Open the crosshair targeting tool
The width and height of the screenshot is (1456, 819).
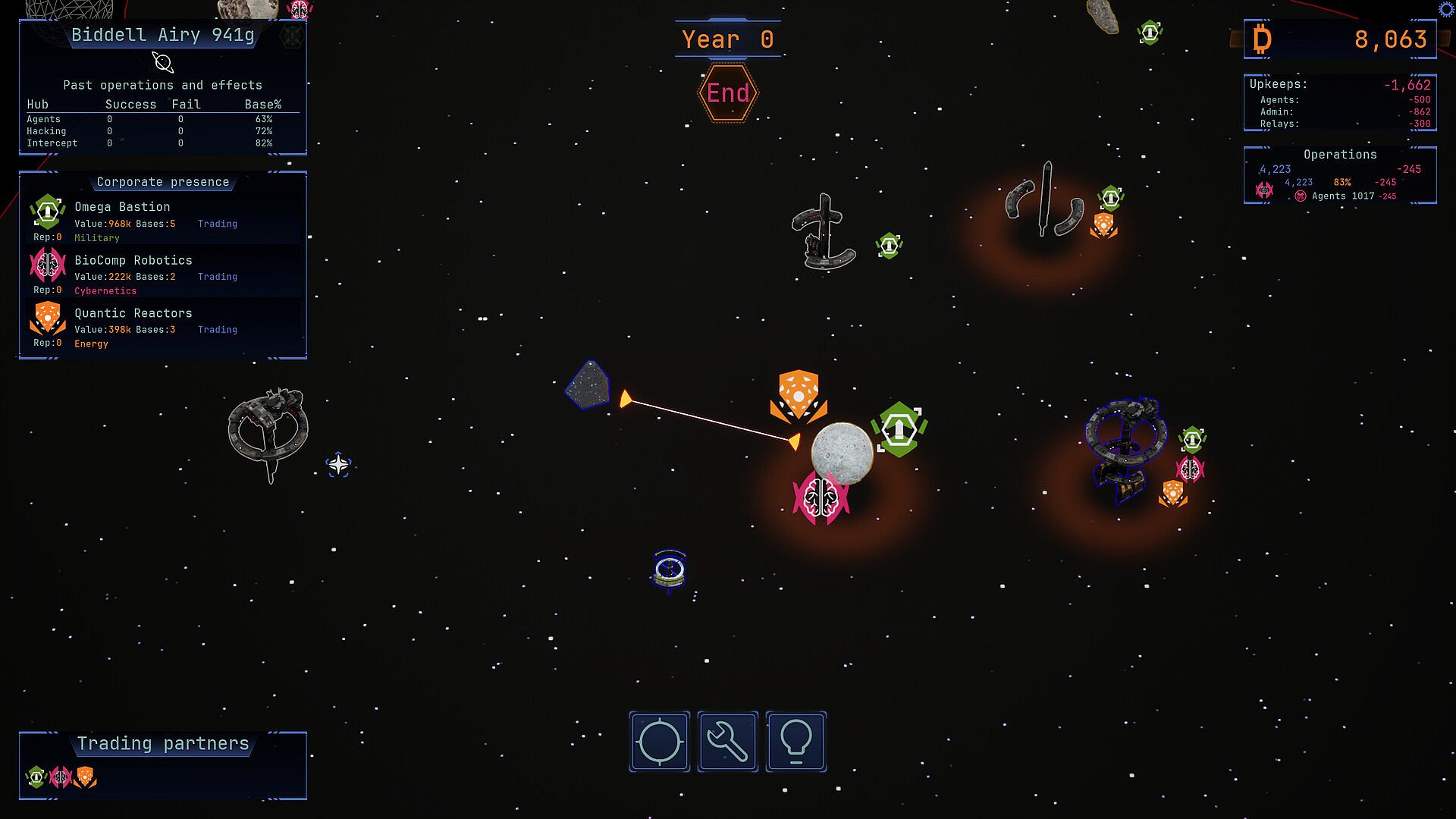point(660,742)
